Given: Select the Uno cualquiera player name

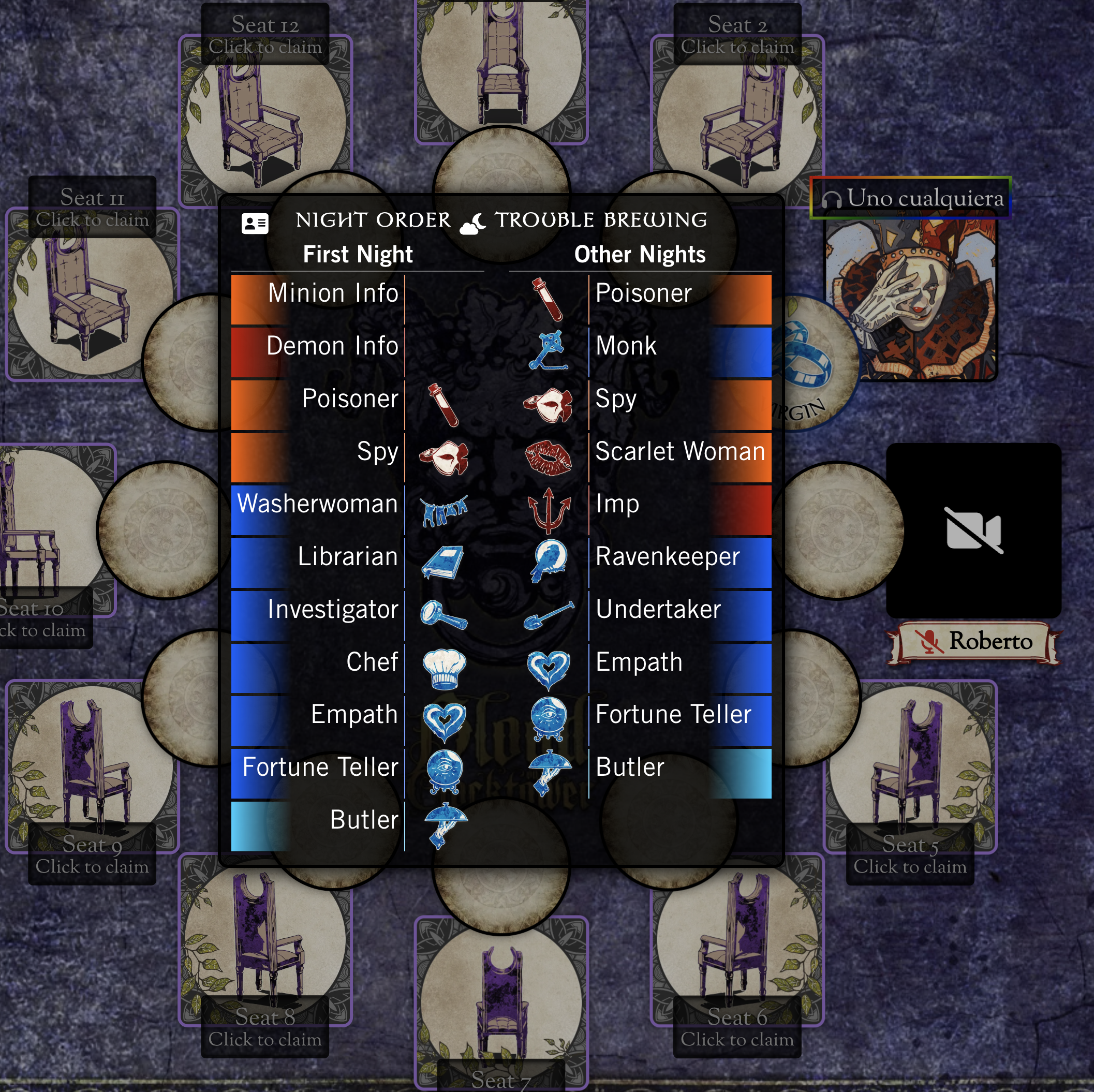Looking at the screenshot, I should coord(924,198).
